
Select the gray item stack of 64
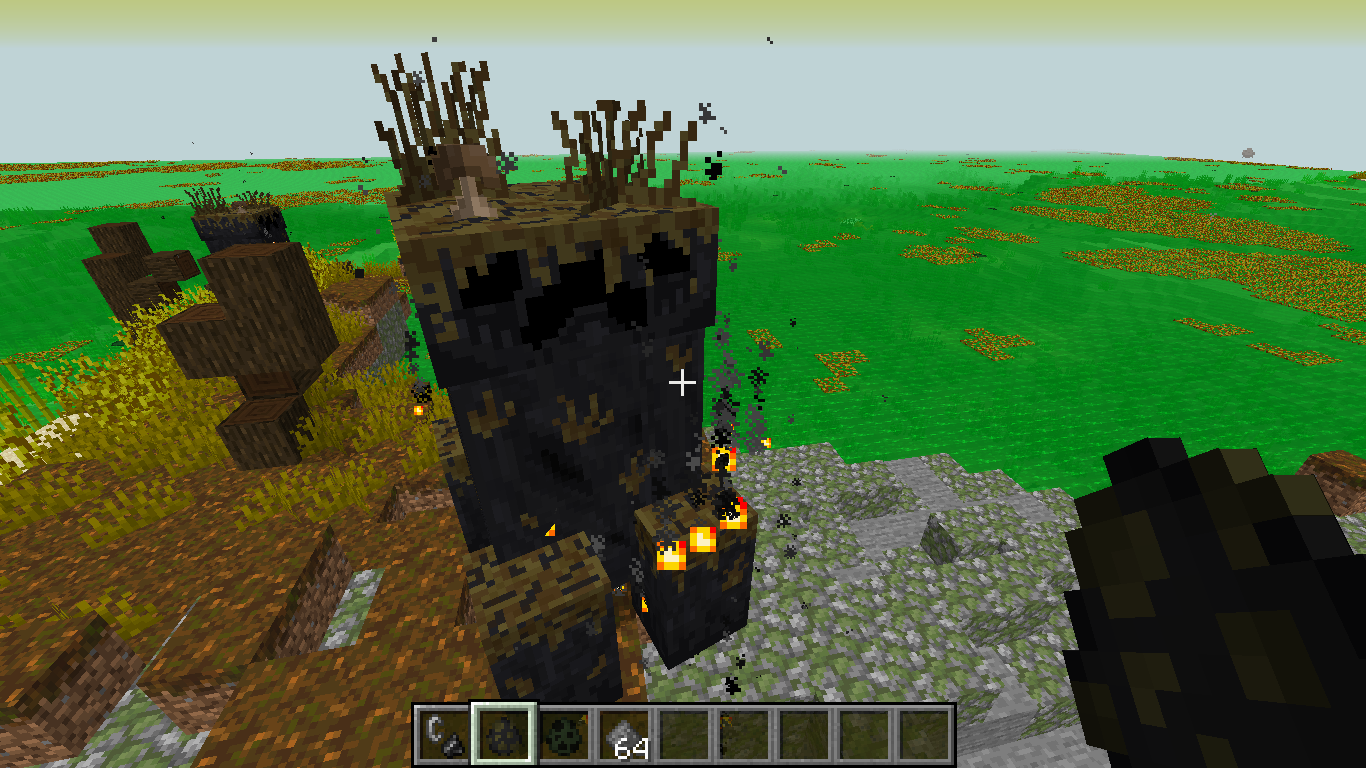click(x=625, y=735)
